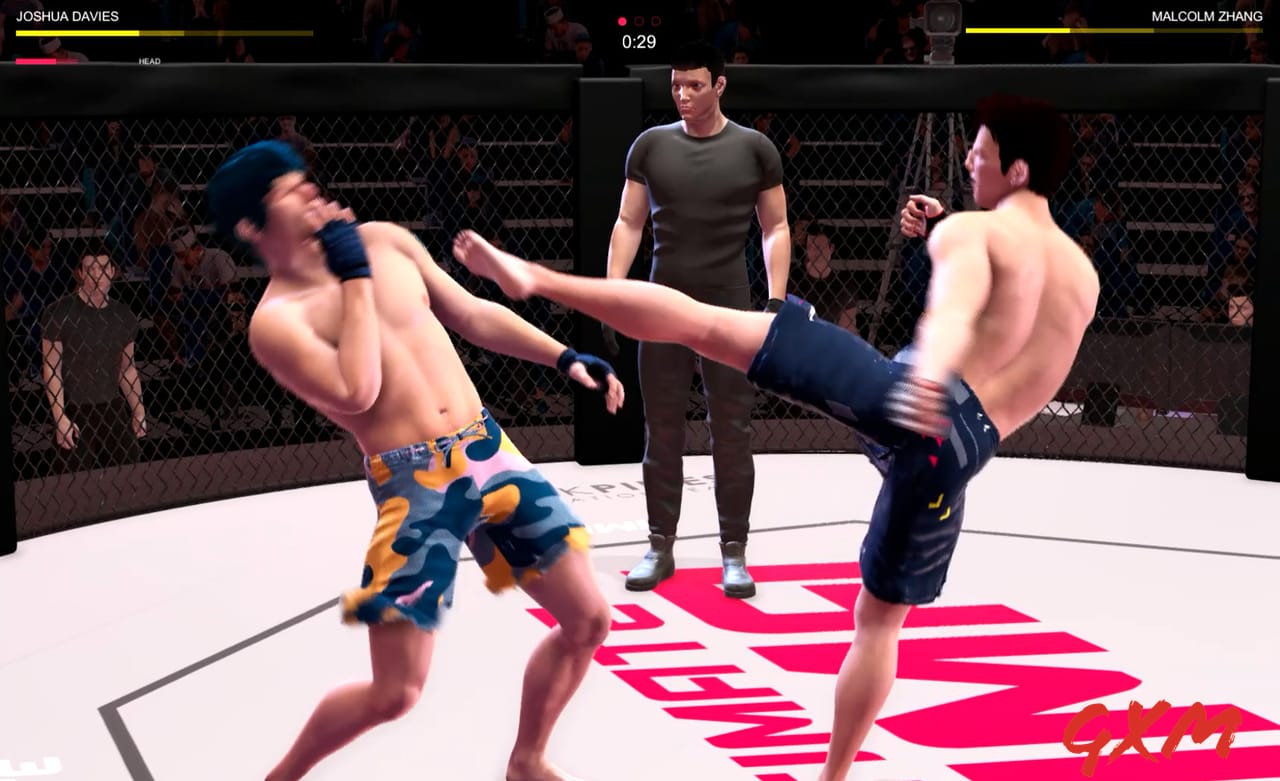Click the third round indicator dot
The width and height of the screenshot is (1280, 781).
(656, 21)
